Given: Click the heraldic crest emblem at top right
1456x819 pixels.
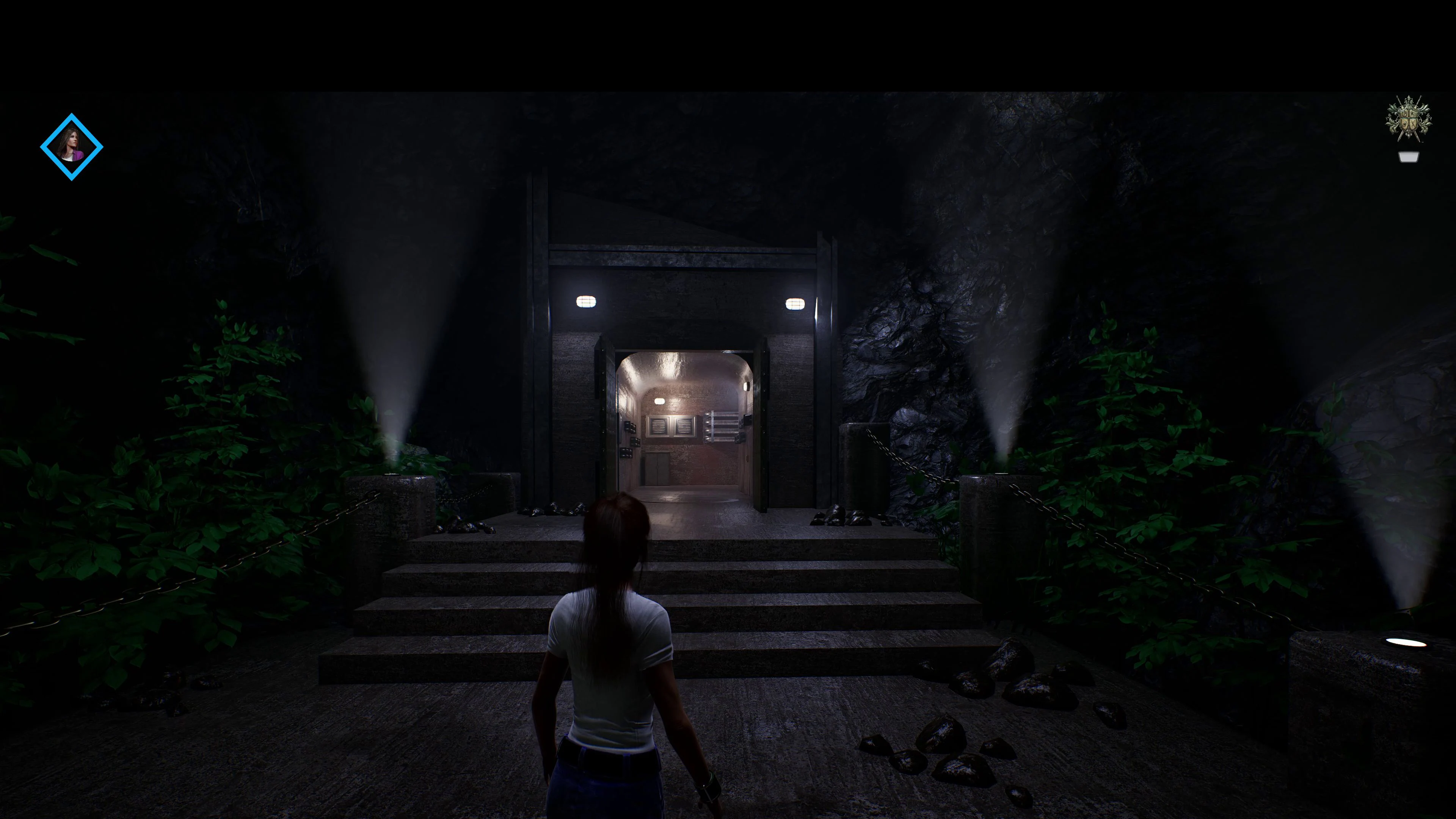Looking at the screenshot, I should [1409, 119].
